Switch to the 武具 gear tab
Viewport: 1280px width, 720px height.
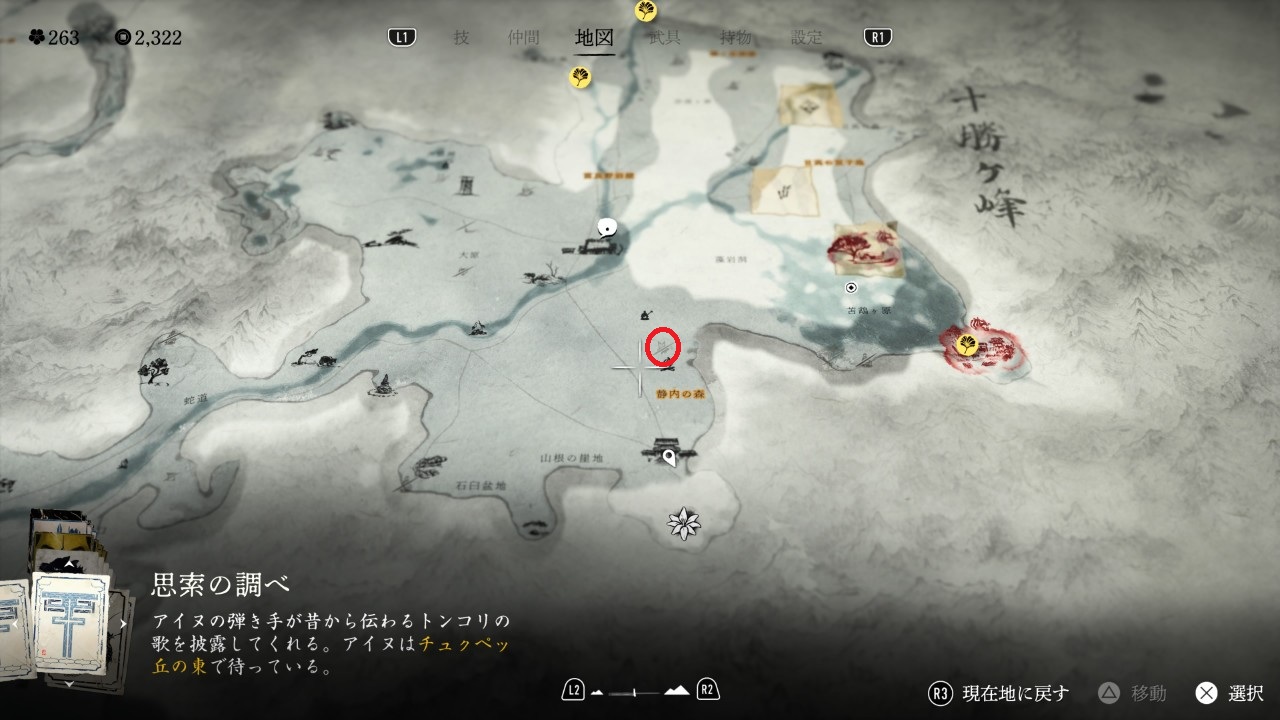click(665, 38)
